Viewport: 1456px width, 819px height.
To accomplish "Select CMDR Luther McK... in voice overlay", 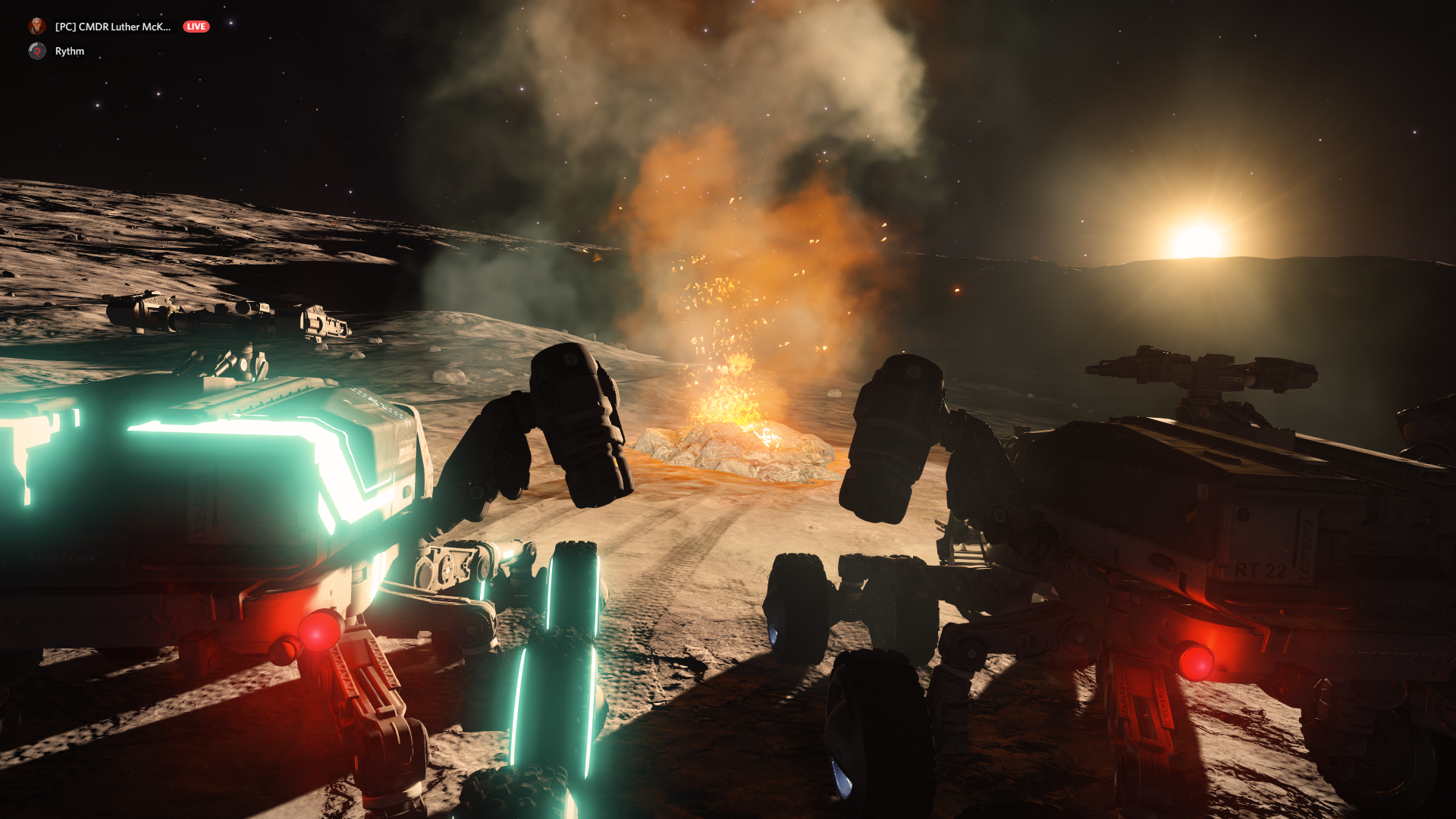I will tap(112, 27).
